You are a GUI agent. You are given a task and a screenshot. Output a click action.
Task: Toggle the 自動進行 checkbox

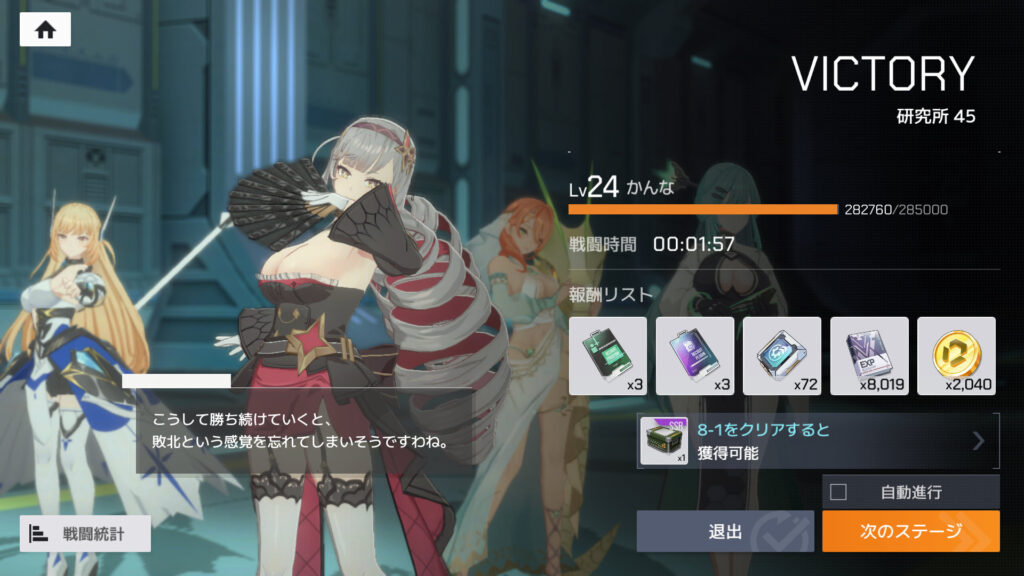click(838, 491)
